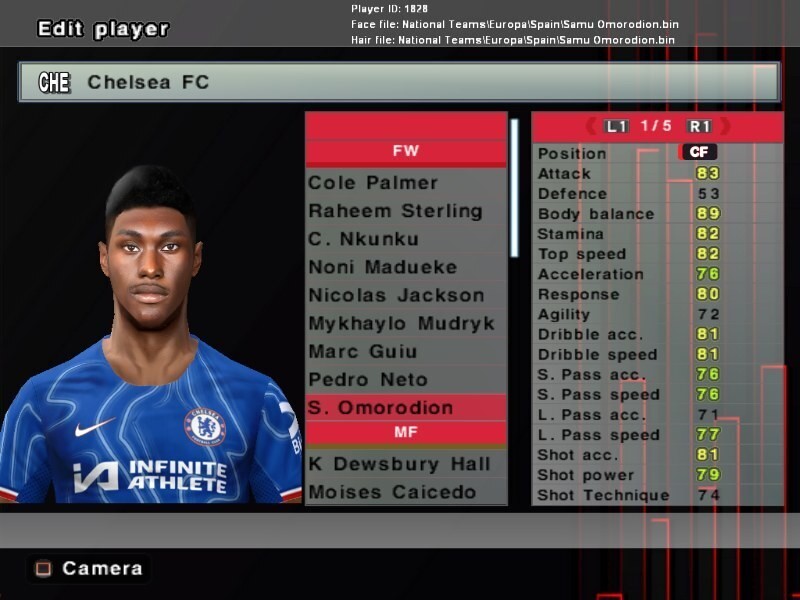Select the CF position value
Image resolution: width=800 pixels, height=600 pixels.
698,152
